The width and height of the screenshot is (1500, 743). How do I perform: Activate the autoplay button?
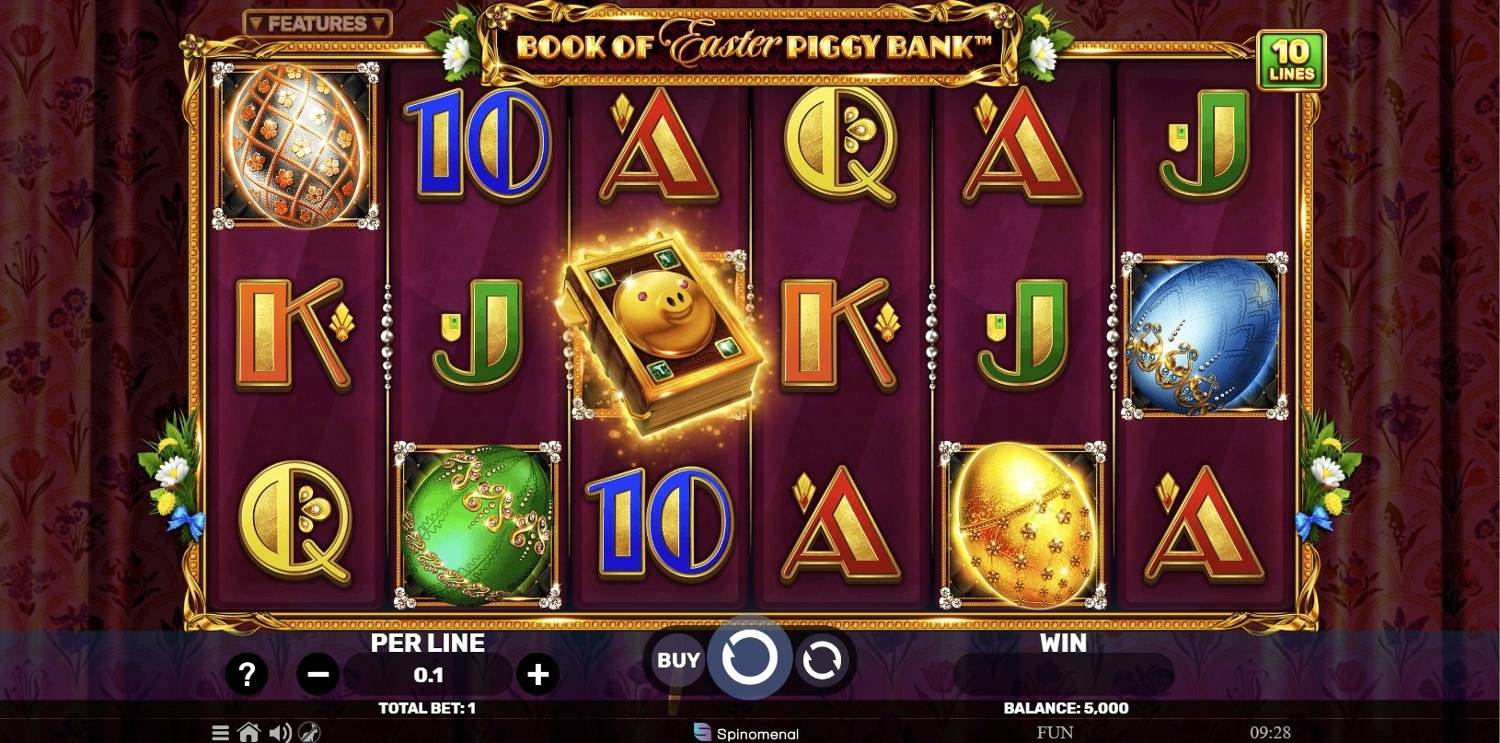(821, 660)
